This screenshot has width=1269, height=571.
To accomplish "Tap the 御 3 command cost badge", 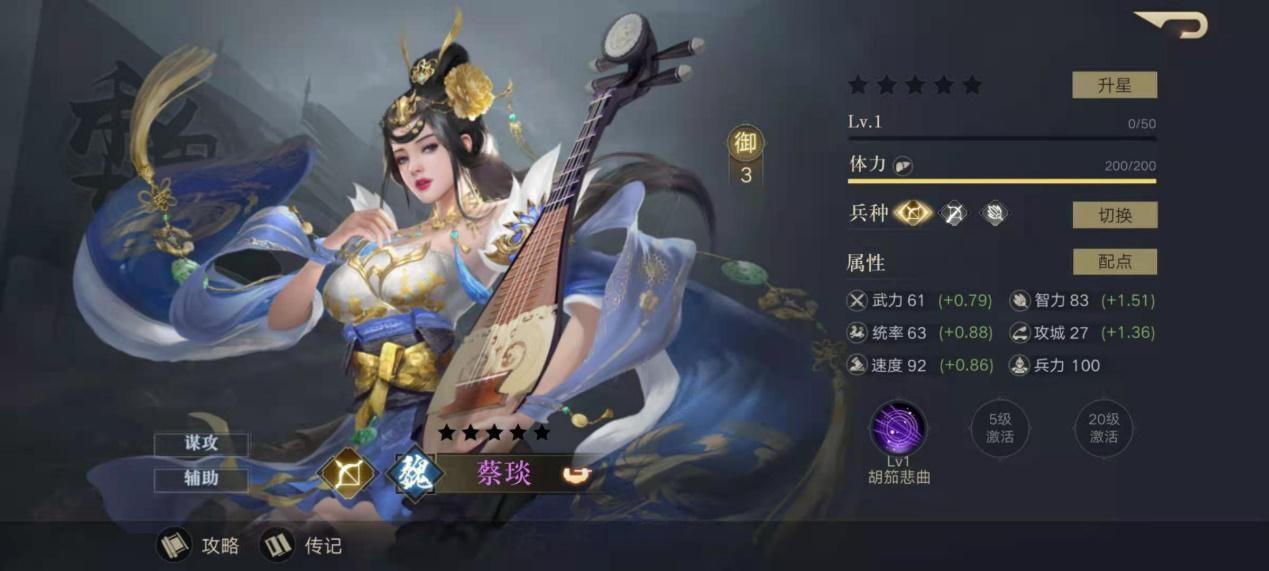I will tap(746, 158).
